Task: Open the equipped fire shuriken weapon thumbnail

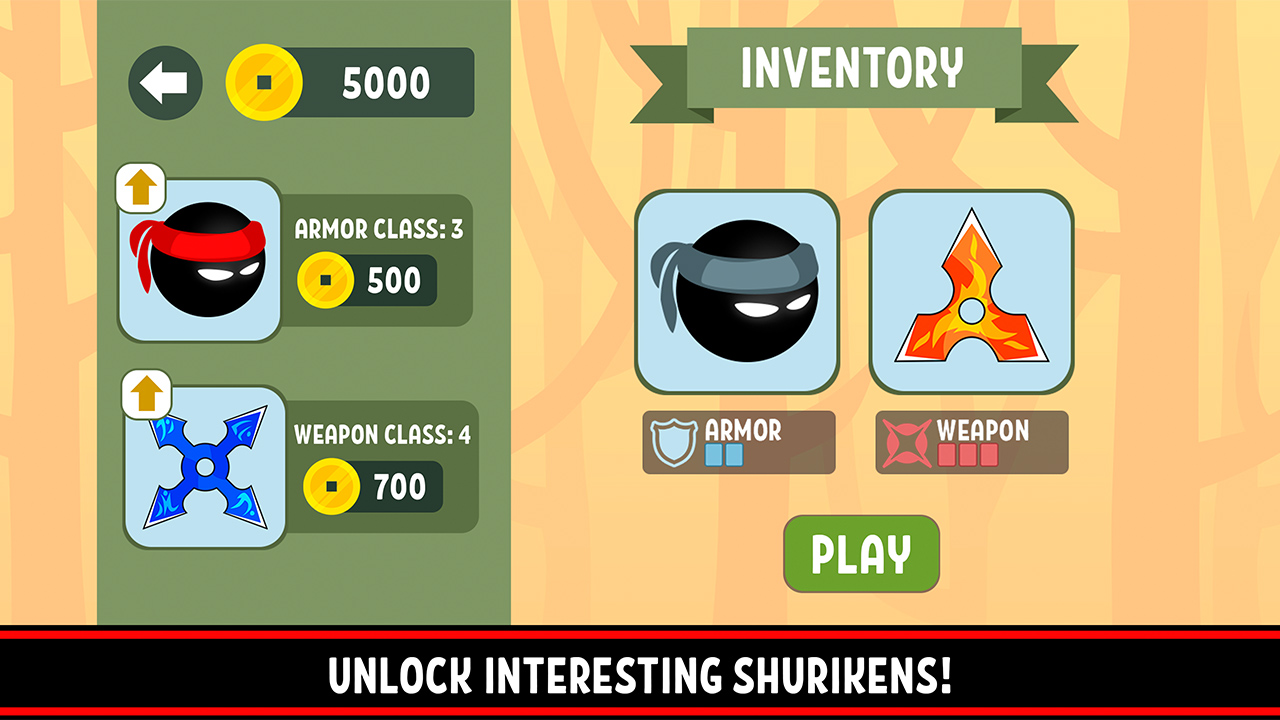Action: [x=970, y=291]
